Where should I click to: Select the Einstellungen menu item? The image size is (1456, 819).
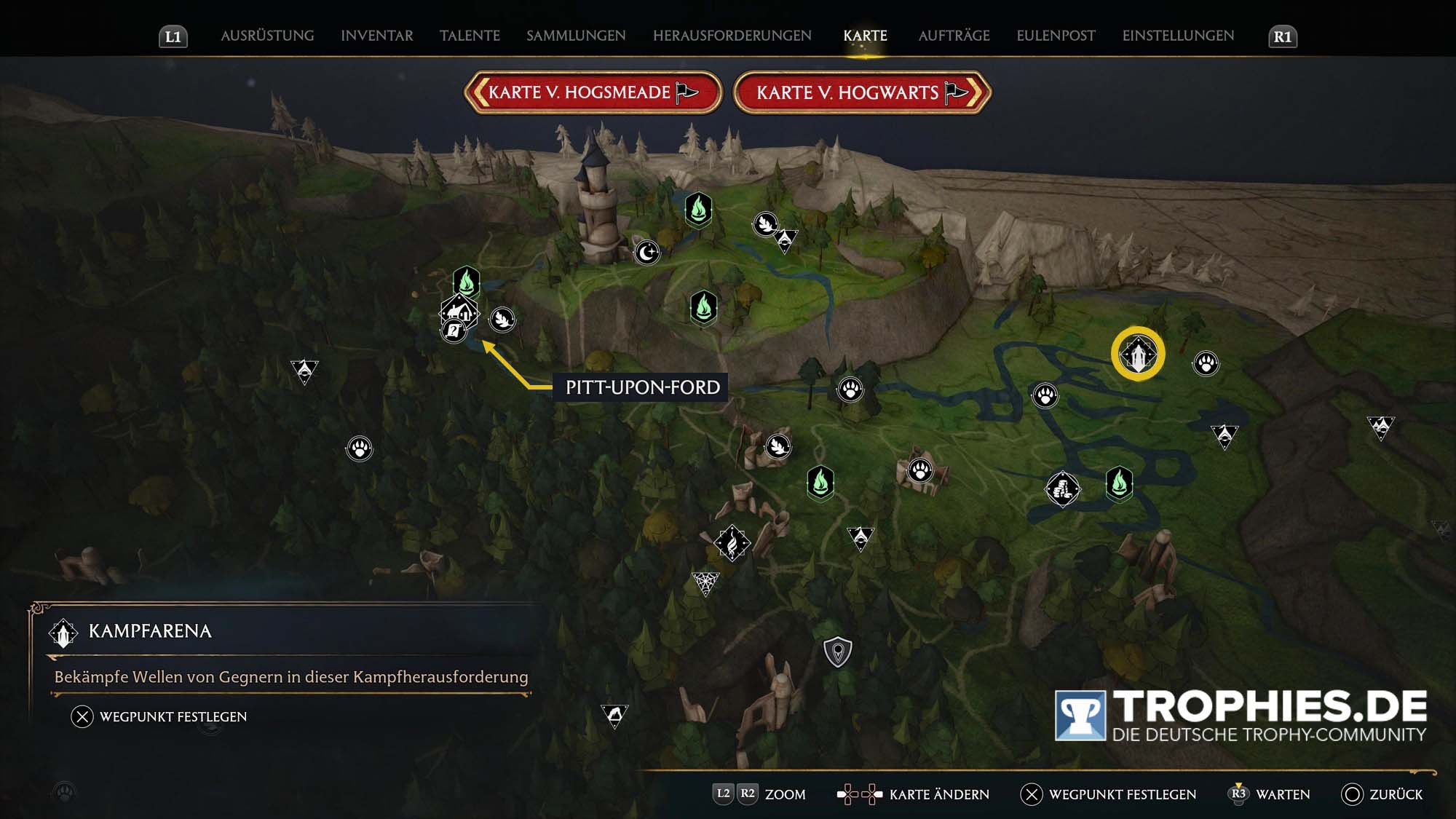pyautogui.click(x=1177, y=35)
